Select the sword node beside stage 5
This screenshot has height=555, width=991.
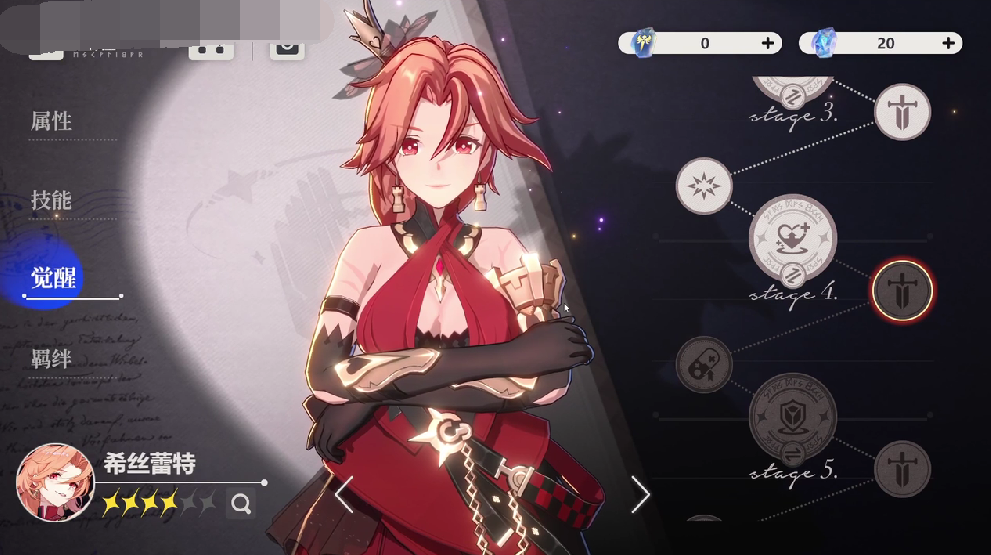click(902, 469)
